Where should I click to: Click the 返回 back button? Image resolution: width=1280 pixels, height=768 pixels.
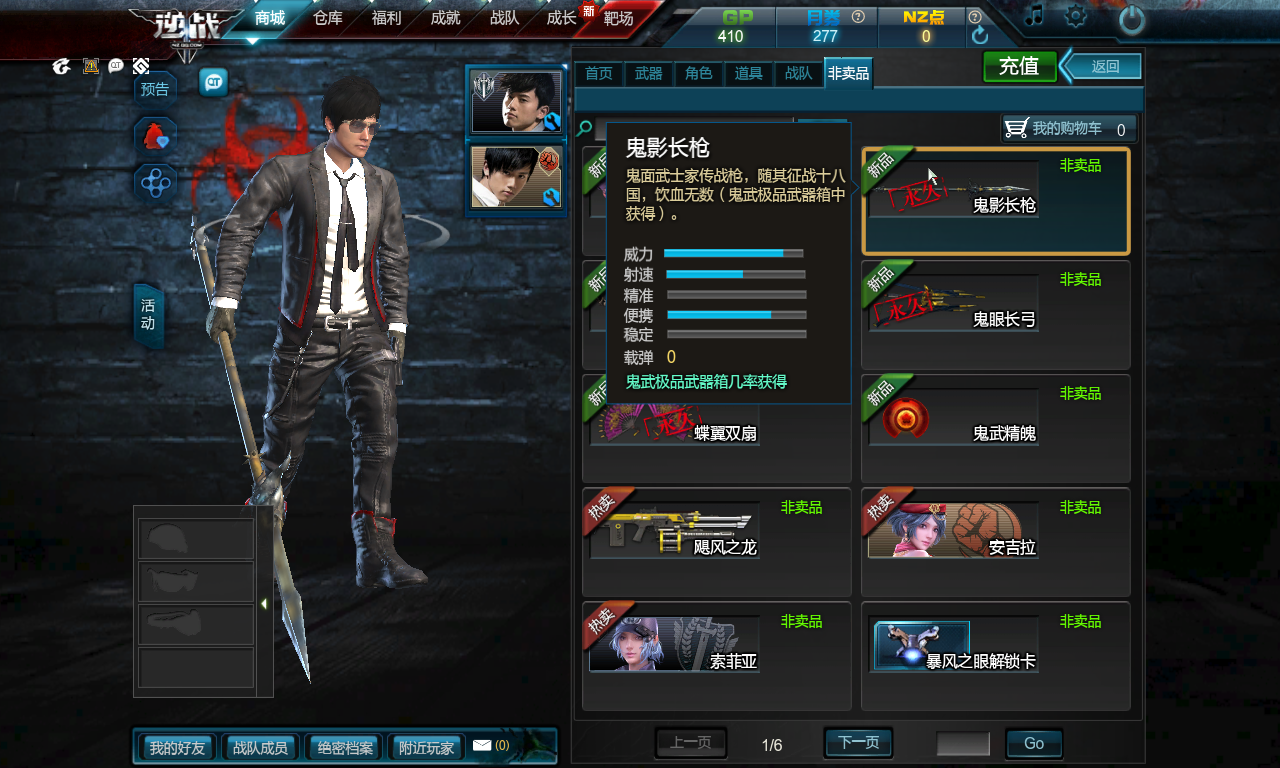[1104, 67]
